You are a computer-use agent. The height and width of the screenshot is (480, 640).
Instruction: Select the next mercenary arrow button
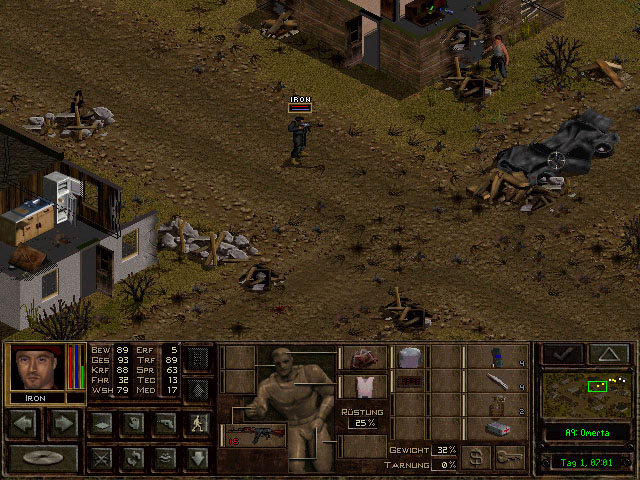tap(63, 424)
